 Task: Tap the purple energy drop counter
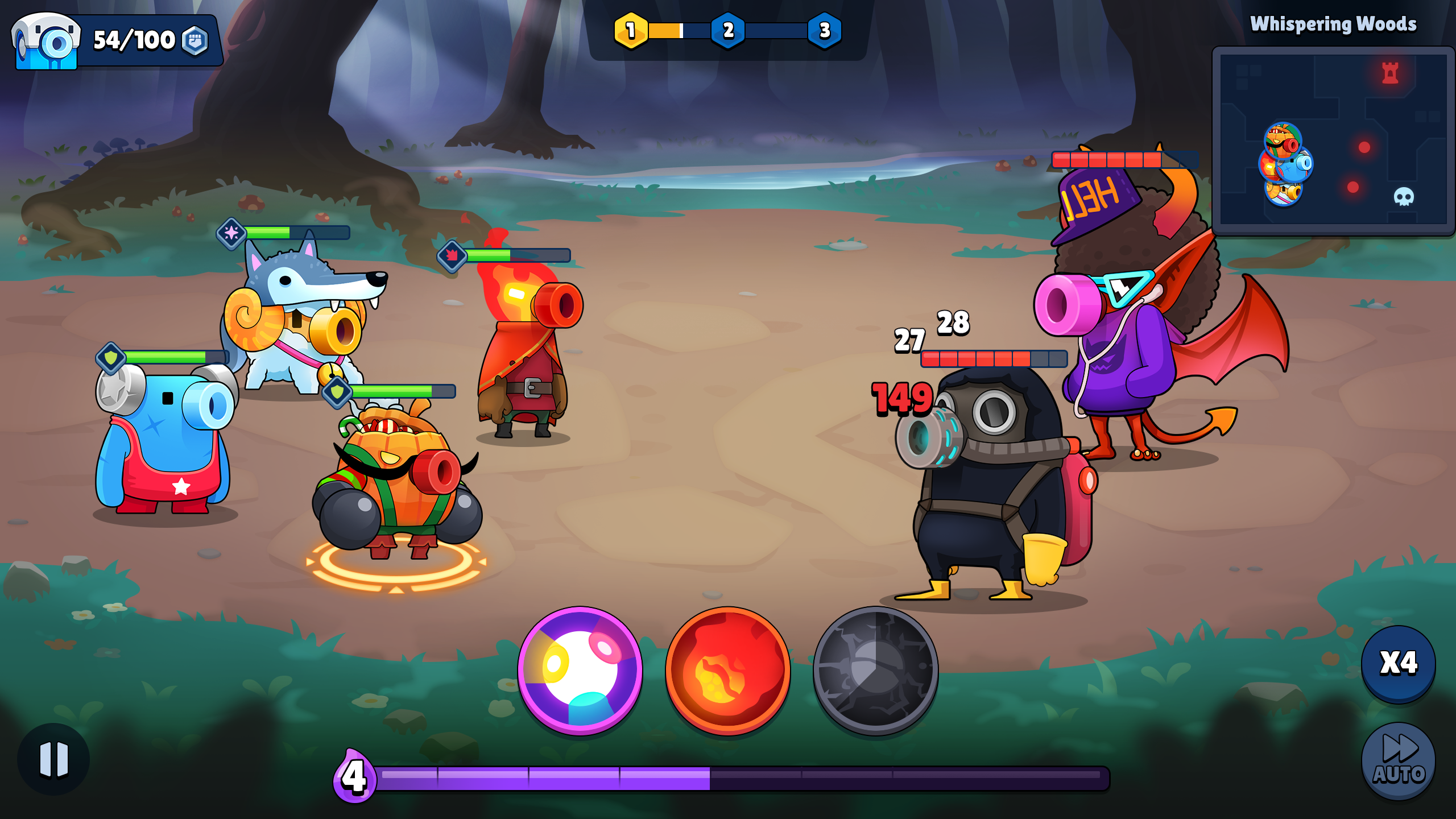point(354,776)
